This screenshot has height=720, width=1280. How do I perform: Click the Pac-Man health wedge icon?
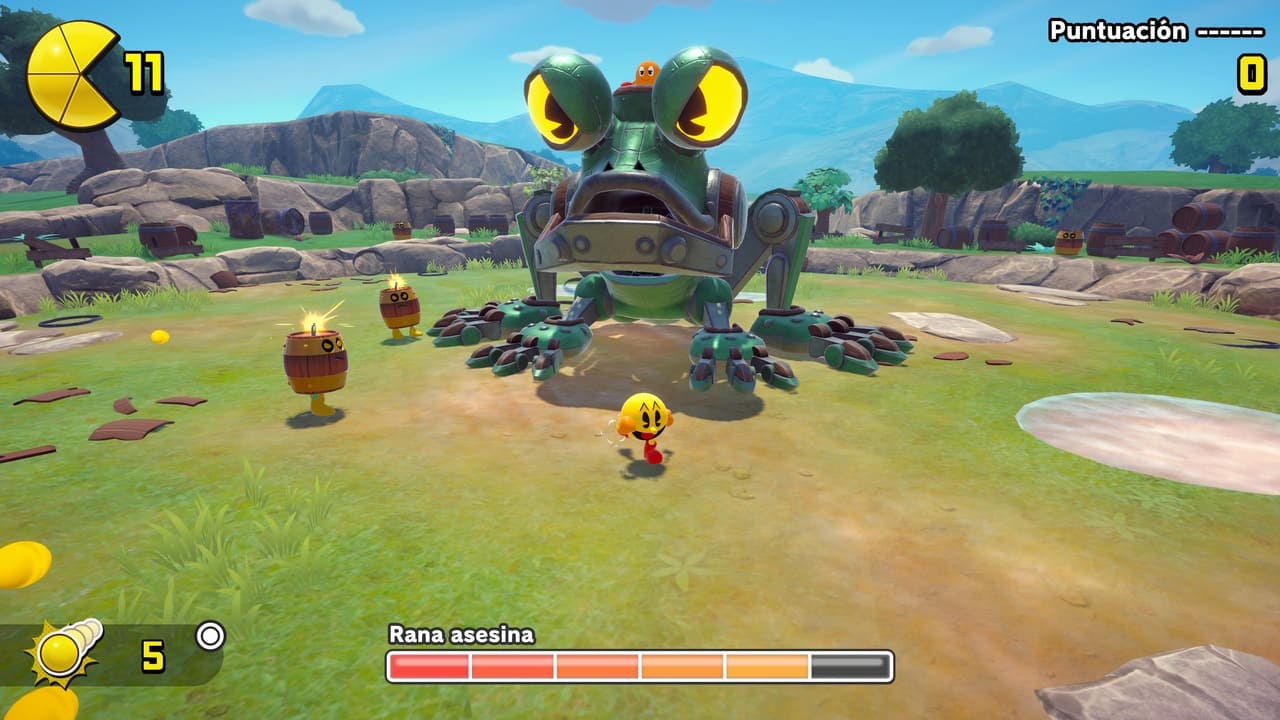tap(72, 75)
